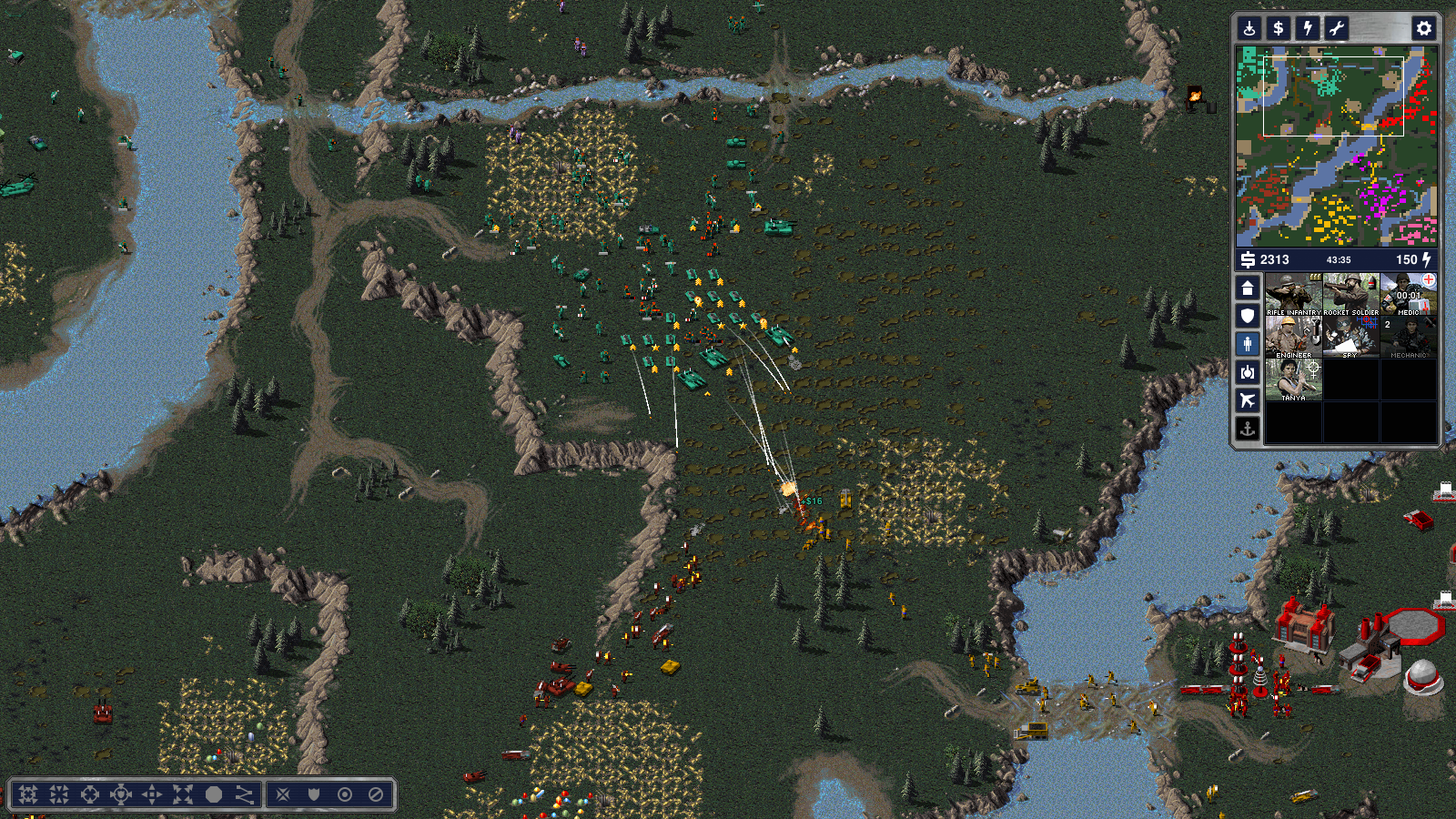The image size is (1456, 819).
Task: Build a Spy unit
Action: [x=1350, y=338]
